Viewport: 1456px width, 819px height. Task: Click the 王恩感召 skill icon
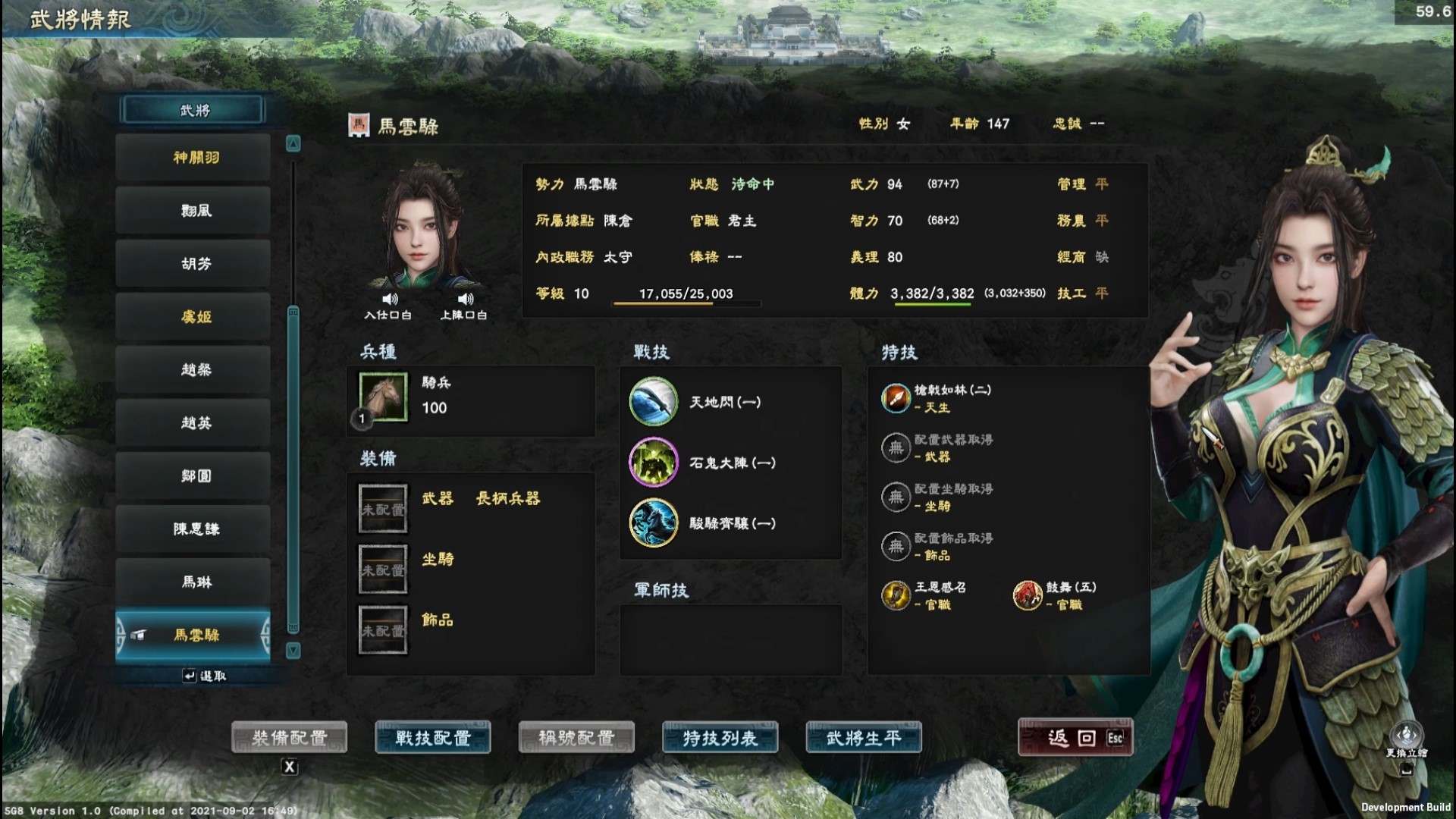(x=895, y=596)
